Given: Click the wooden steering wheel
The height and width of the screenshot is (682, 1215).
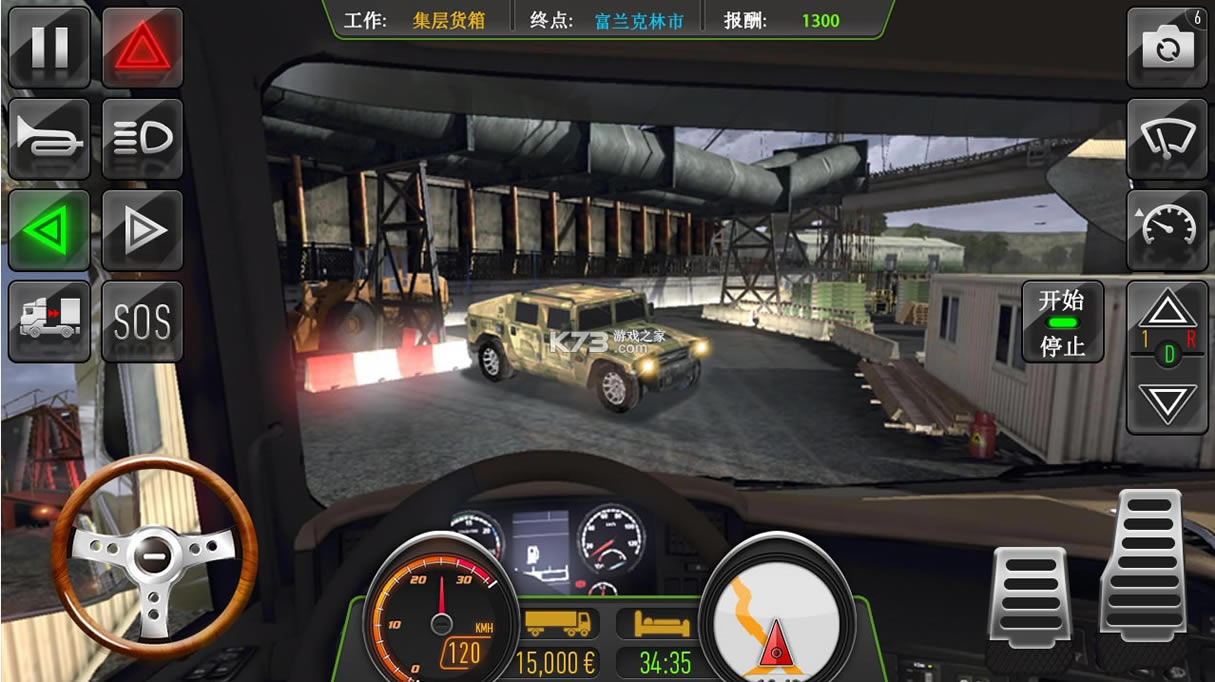Looking at the screenshot, I should [x=153, y=553].
